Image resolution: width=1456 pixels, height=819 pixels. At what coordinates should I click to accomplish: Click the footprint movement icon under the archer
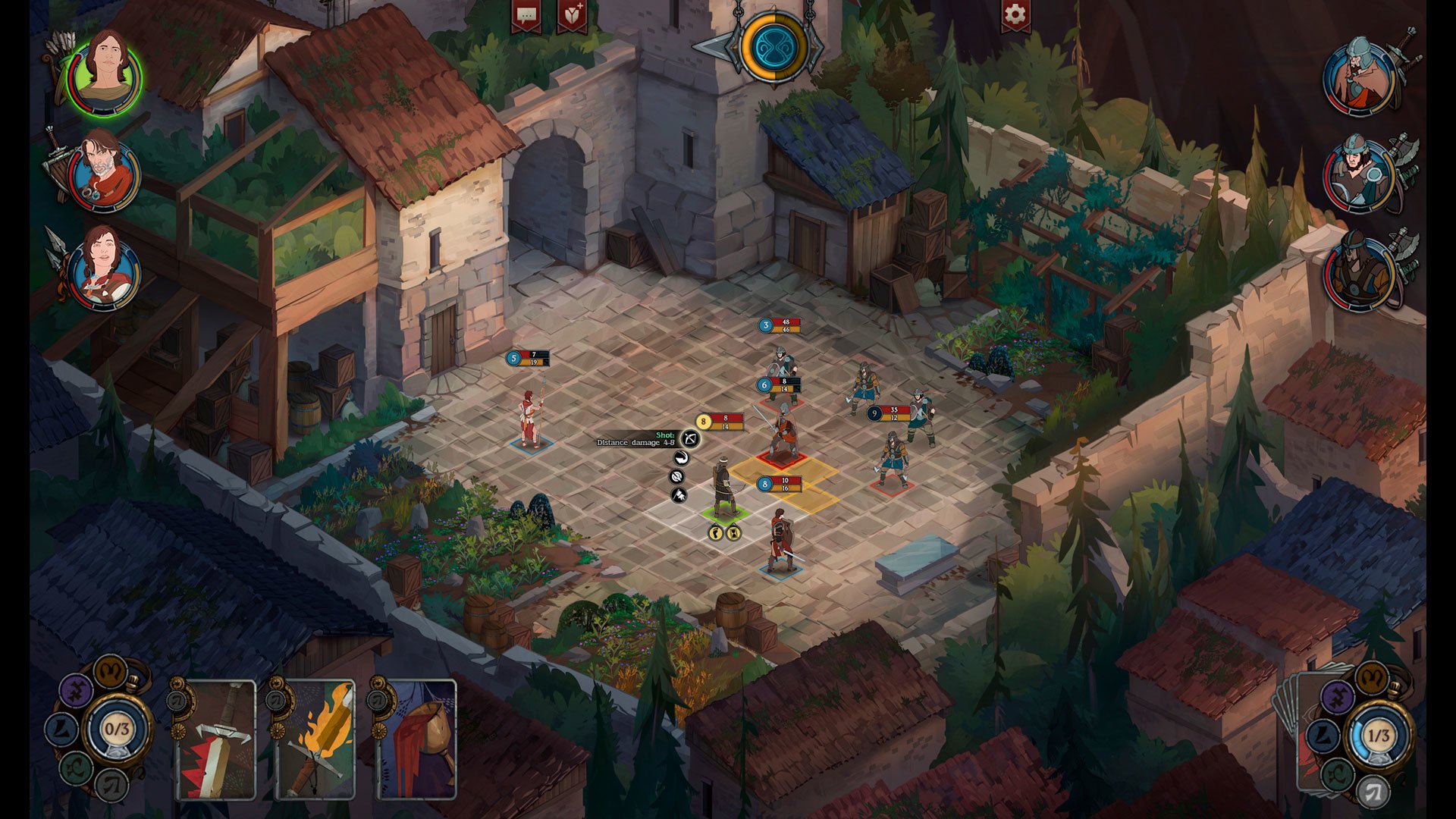point(717,533)
